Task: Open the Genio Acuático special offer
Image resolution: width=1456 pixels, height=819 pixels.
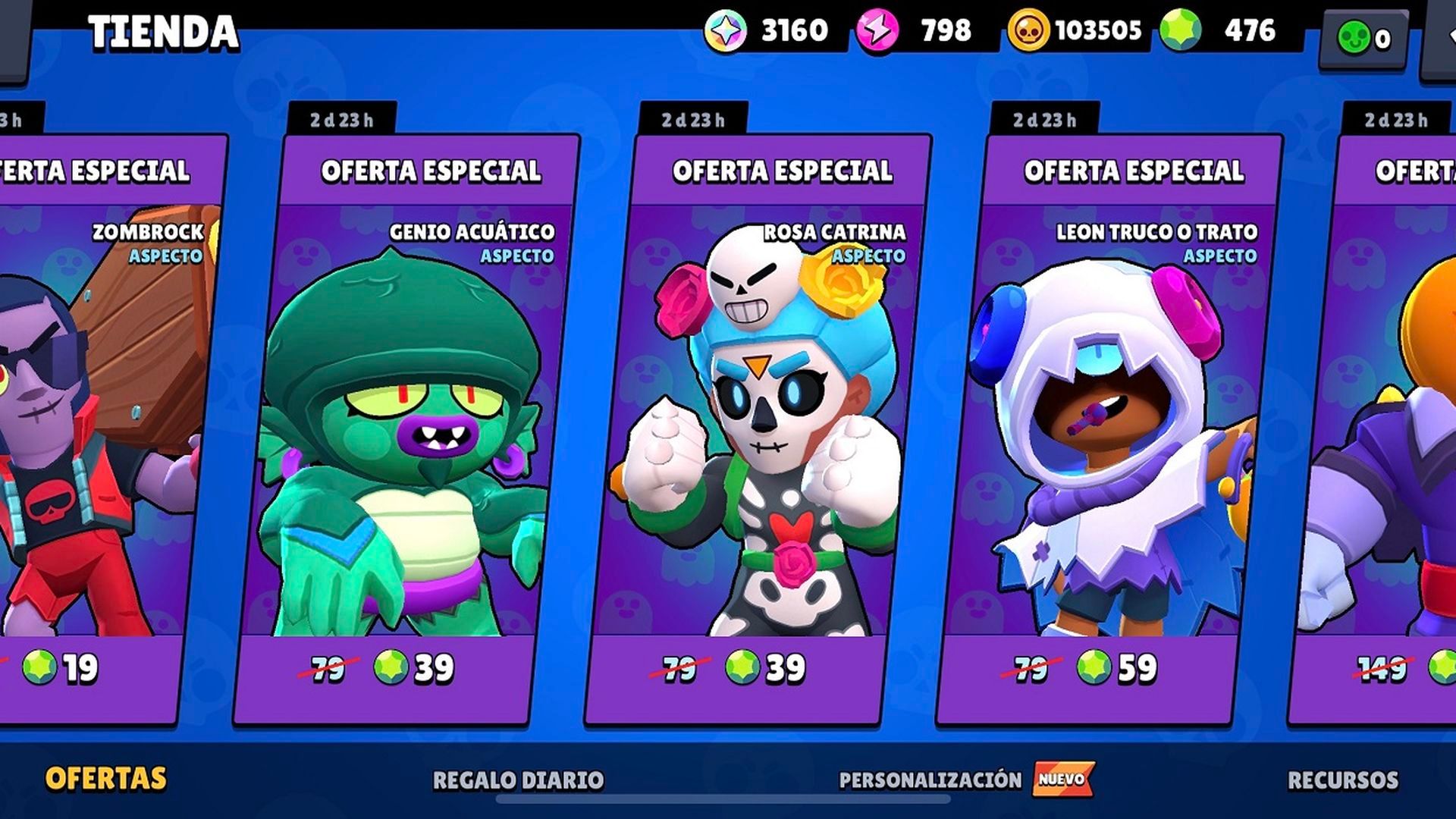Action: click(x=406, y=425)
